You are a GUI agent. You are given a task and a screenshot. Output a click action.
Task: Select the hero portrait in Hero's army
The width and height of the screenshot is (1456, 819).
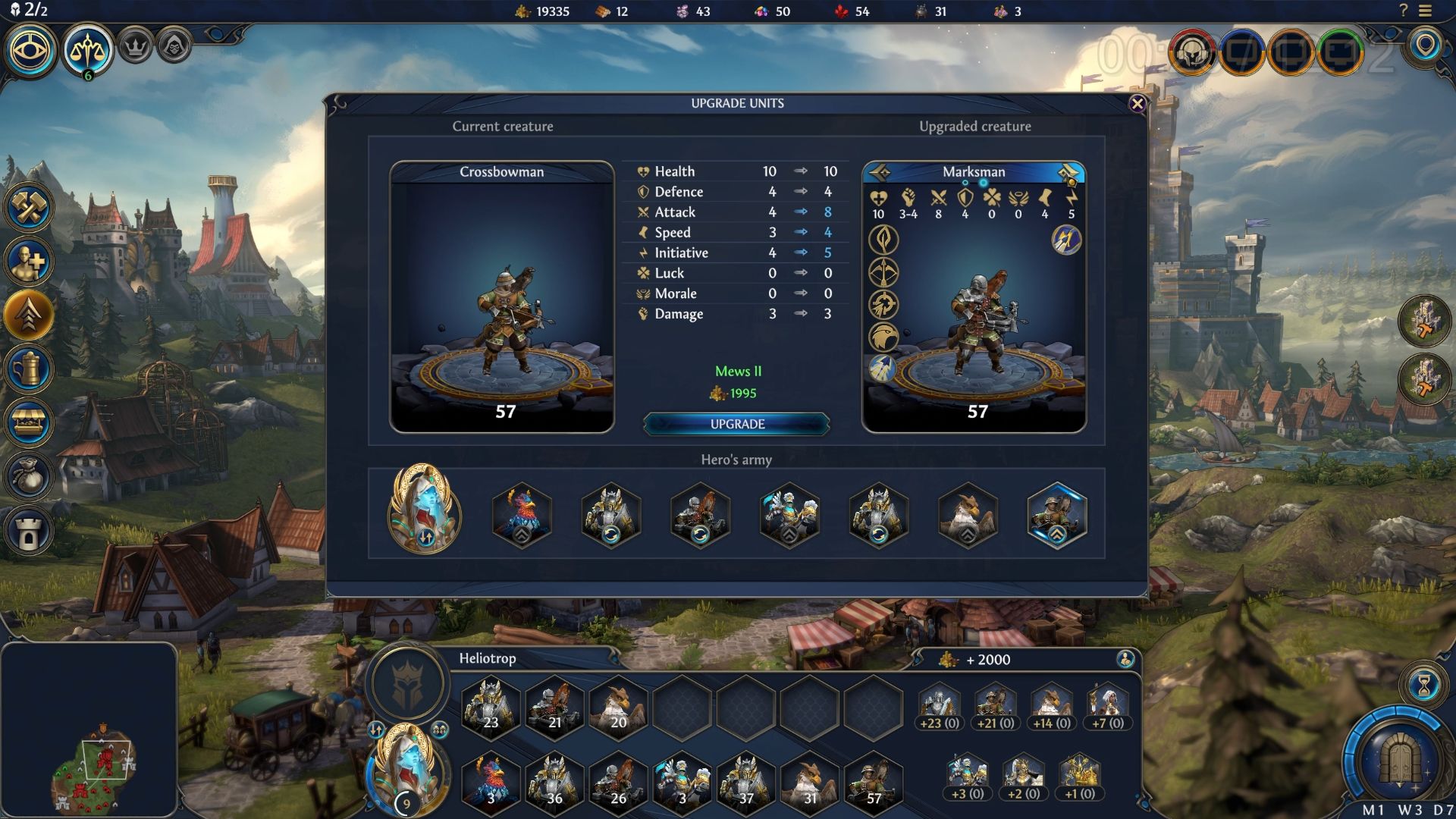tap(424, 508)
